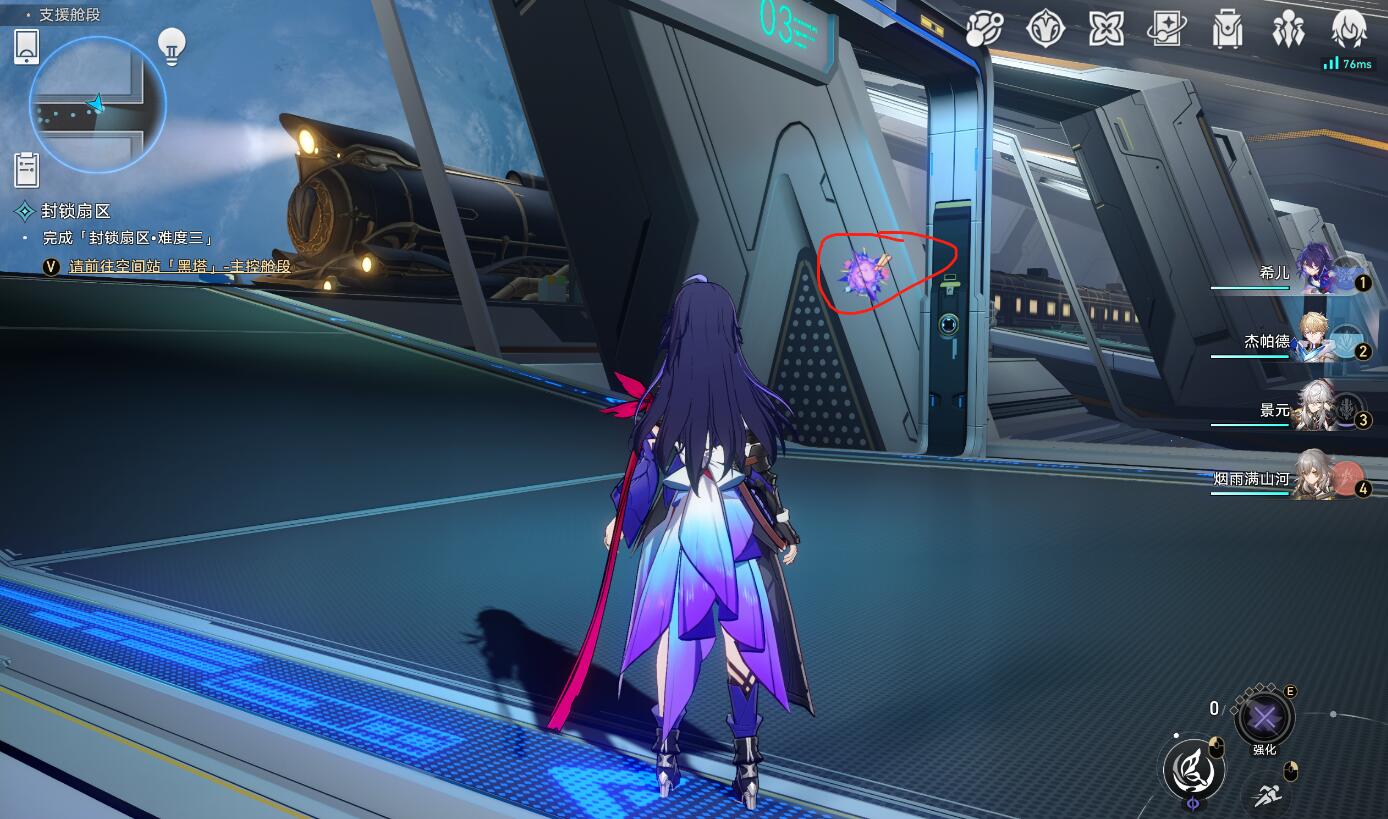
Task: Open the character head icon
Action: point(1349,28)
